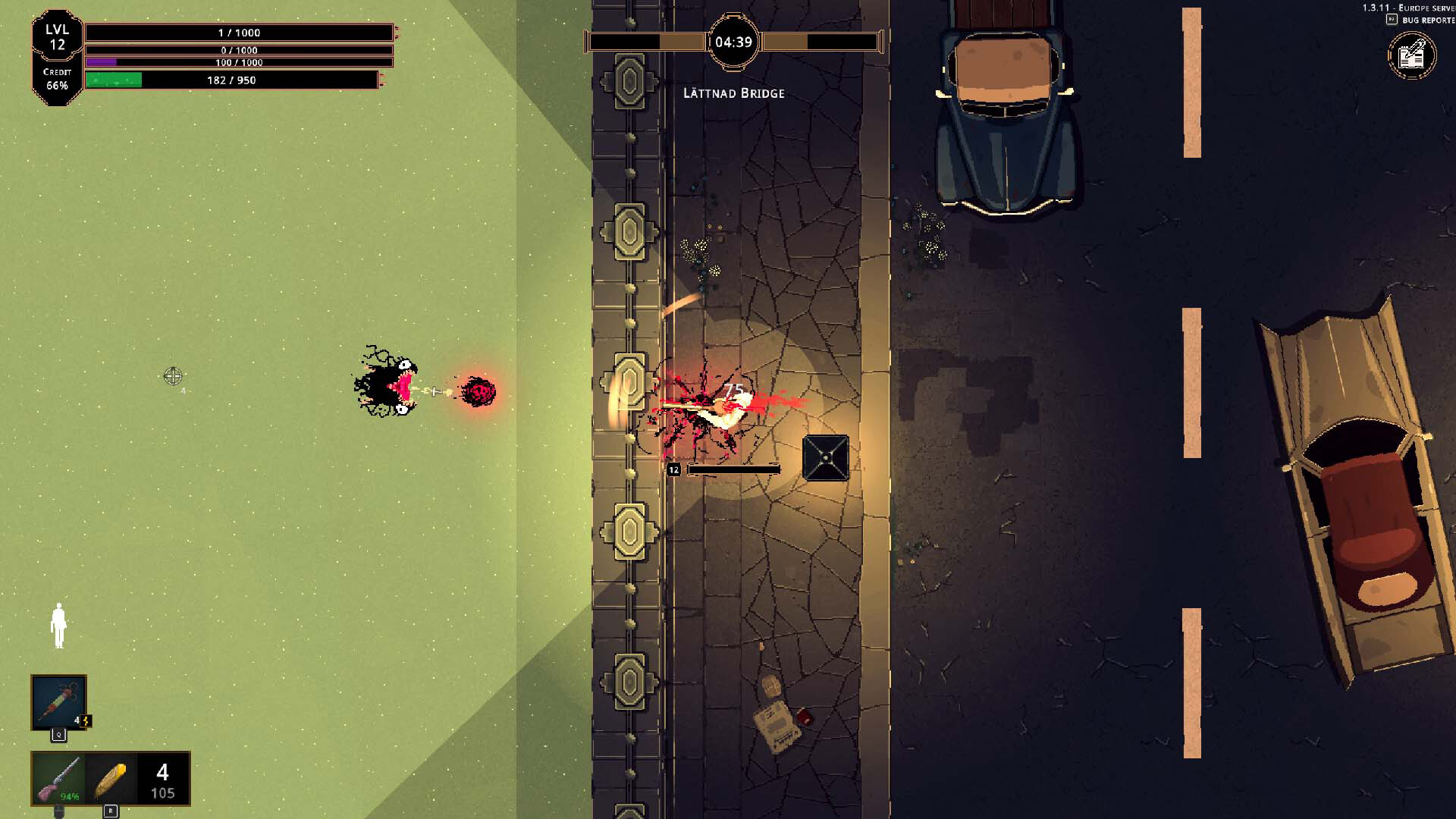This screenshot has width=1456, height=819.
Task: Click the white character stance silhouette
Action: click(x=58, y=626)
